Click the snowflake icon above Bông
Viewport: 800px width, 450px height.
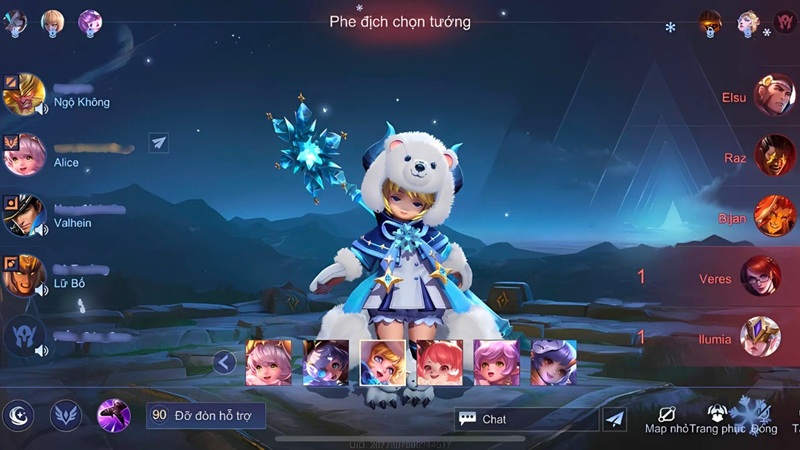(750, 411)
